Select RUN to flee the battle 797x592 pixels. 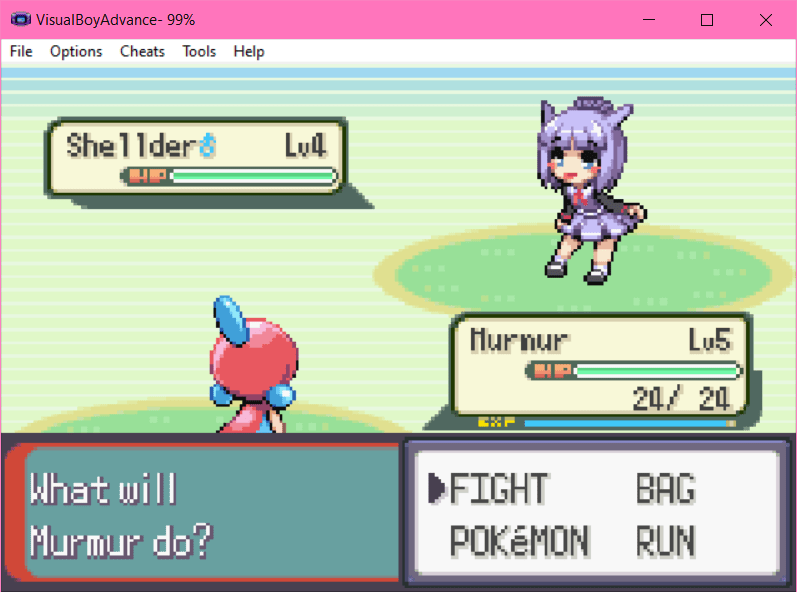point(665,541)
